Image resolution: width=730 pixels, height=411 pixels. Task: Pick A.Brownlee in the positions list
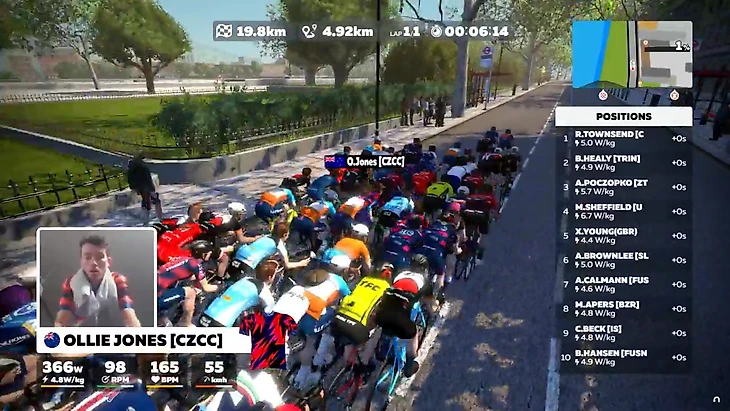coord(623,260)
